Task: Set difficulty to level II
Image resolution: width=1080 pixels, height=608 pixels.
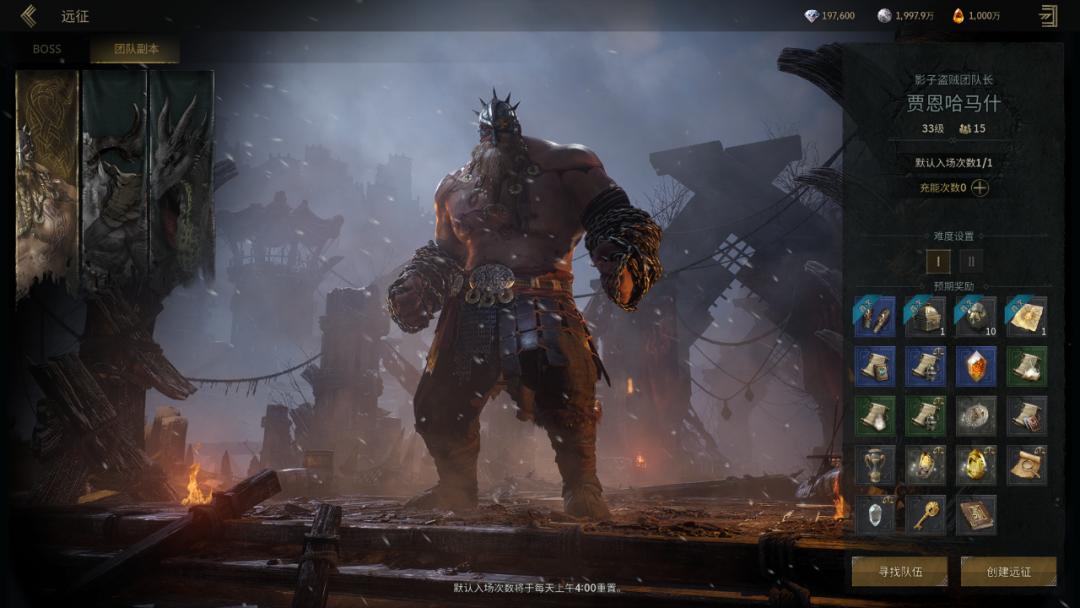Action: tap(970, 262)
